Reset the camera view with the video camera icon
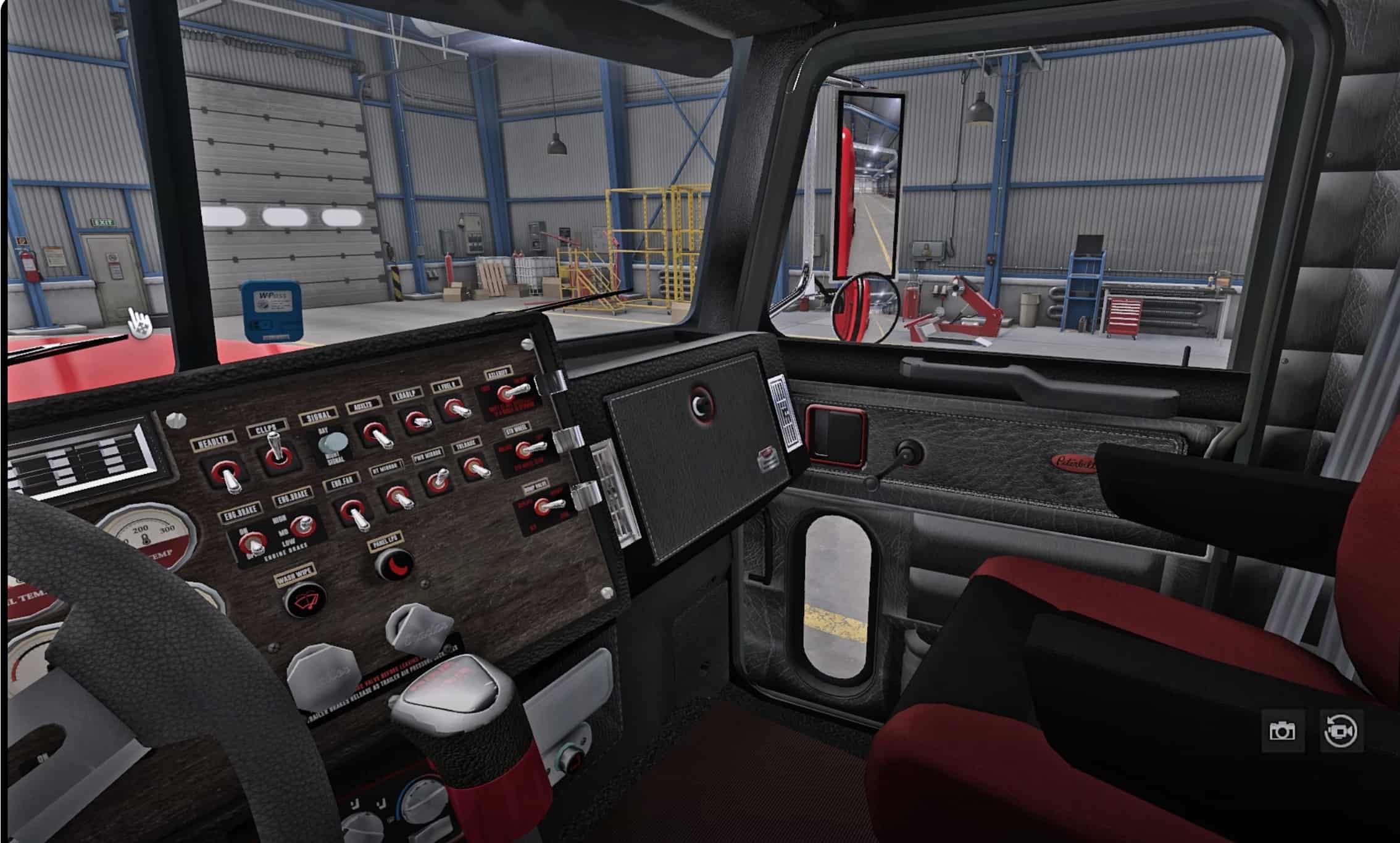The width and height of the screenshot is (1400, 843). point(1341,731)
